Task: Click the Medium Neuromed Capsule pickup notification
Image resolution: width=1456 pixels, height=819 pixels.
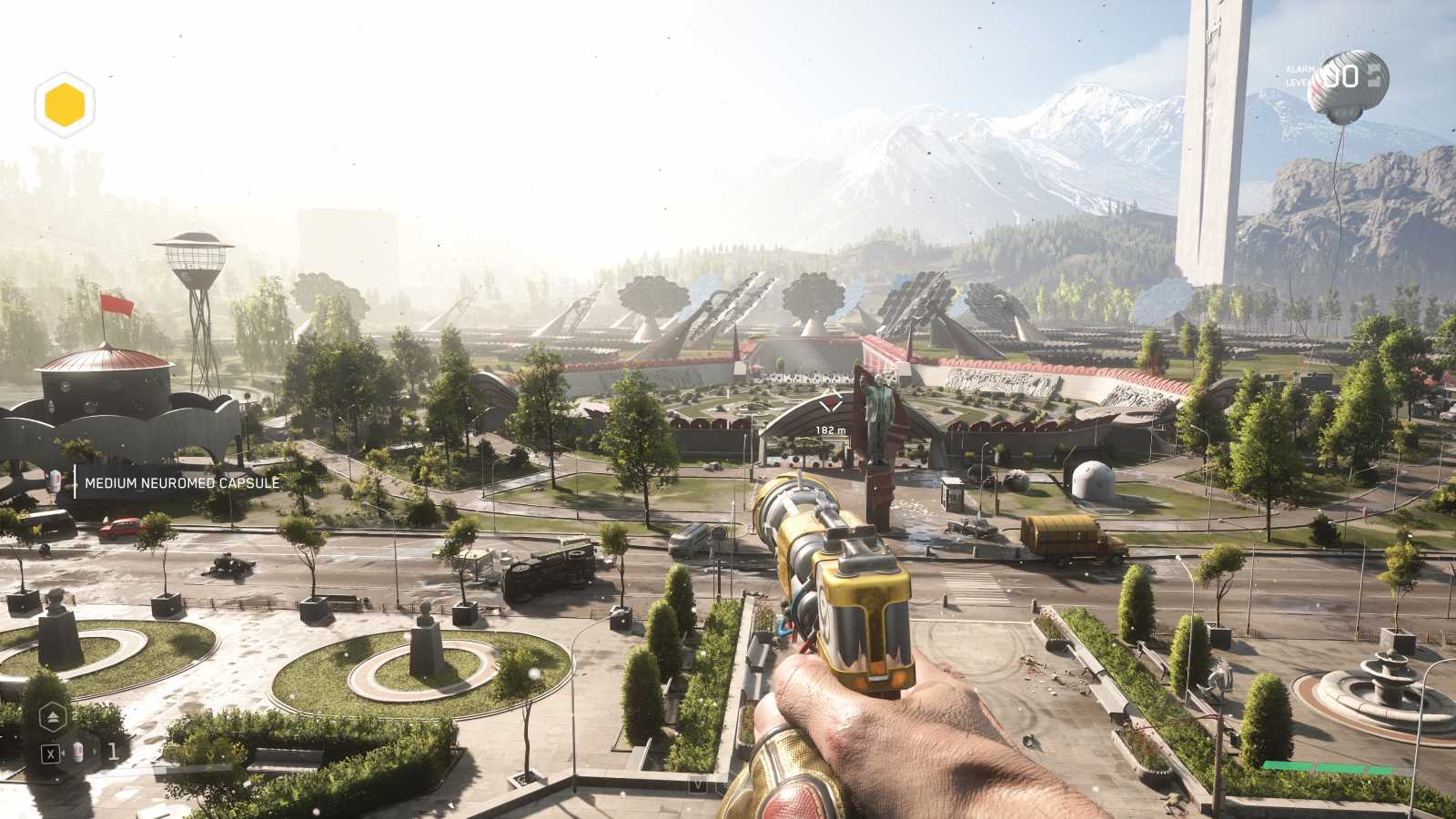Action: coord(181,483)
